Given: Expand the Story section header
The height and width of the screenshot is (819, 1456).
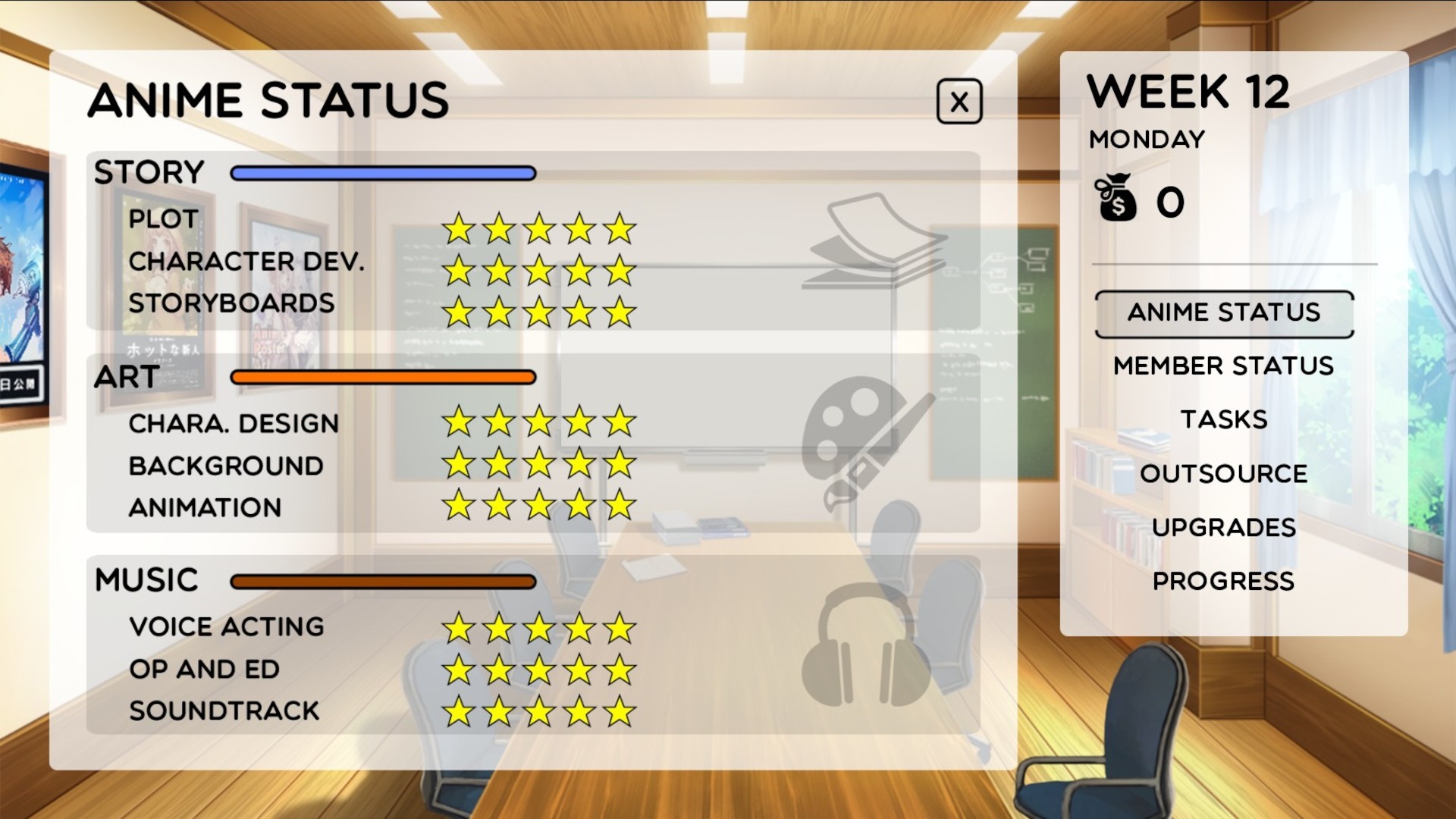Looking at the screenshot, I should click(x=148, y=172).
